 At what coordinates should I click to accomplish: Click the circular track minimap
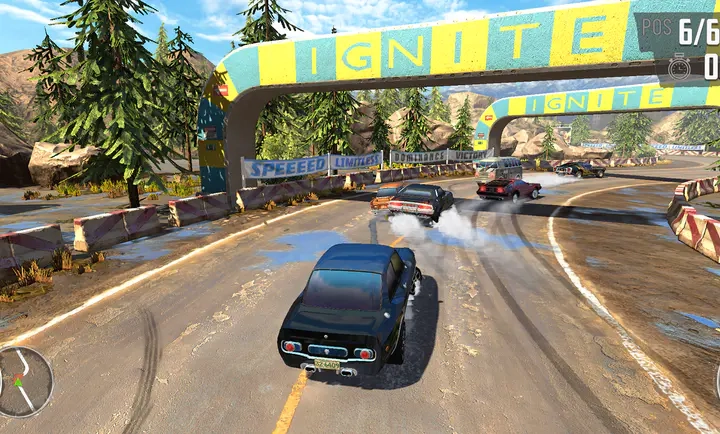(22, 381)
